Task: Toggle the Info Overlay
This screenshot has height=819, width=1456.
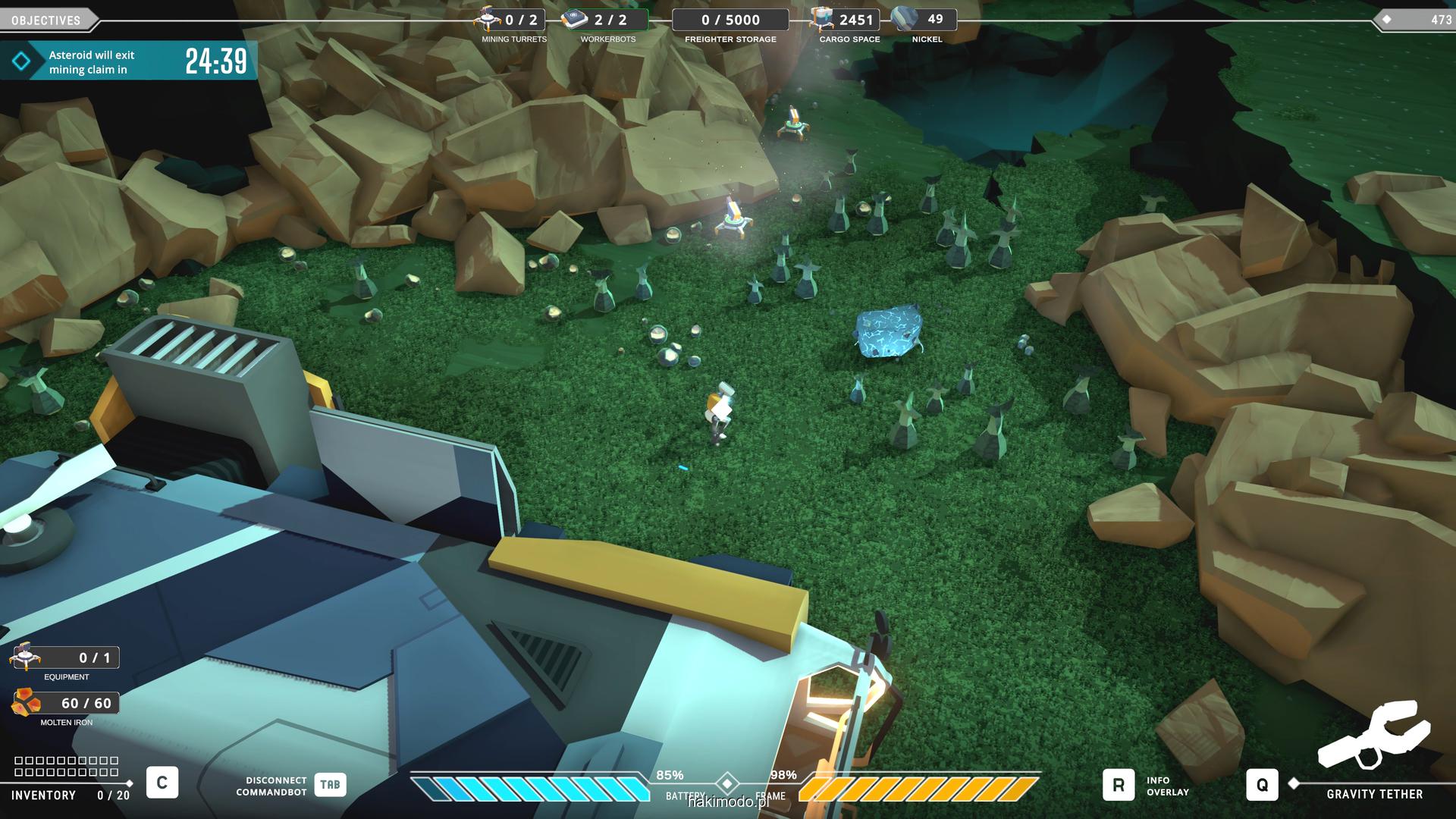Action: point(1118,785)
